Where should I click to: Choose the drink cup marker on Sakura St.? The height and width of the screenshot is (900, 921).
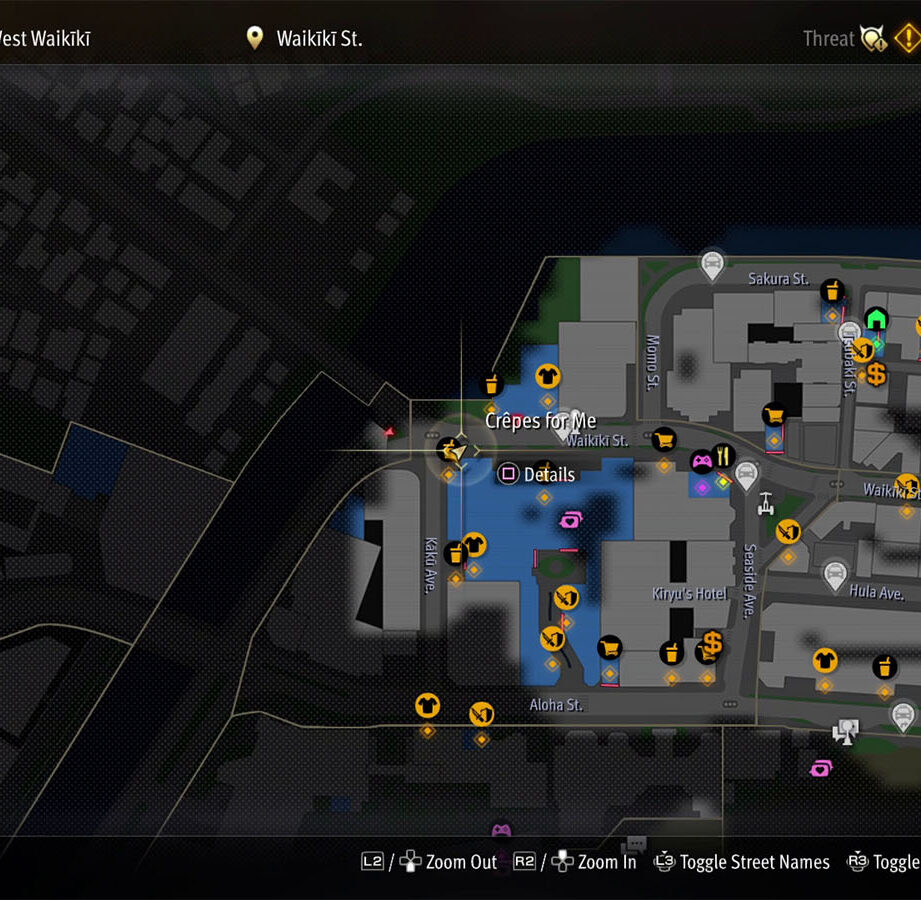(x=831, y=291)
